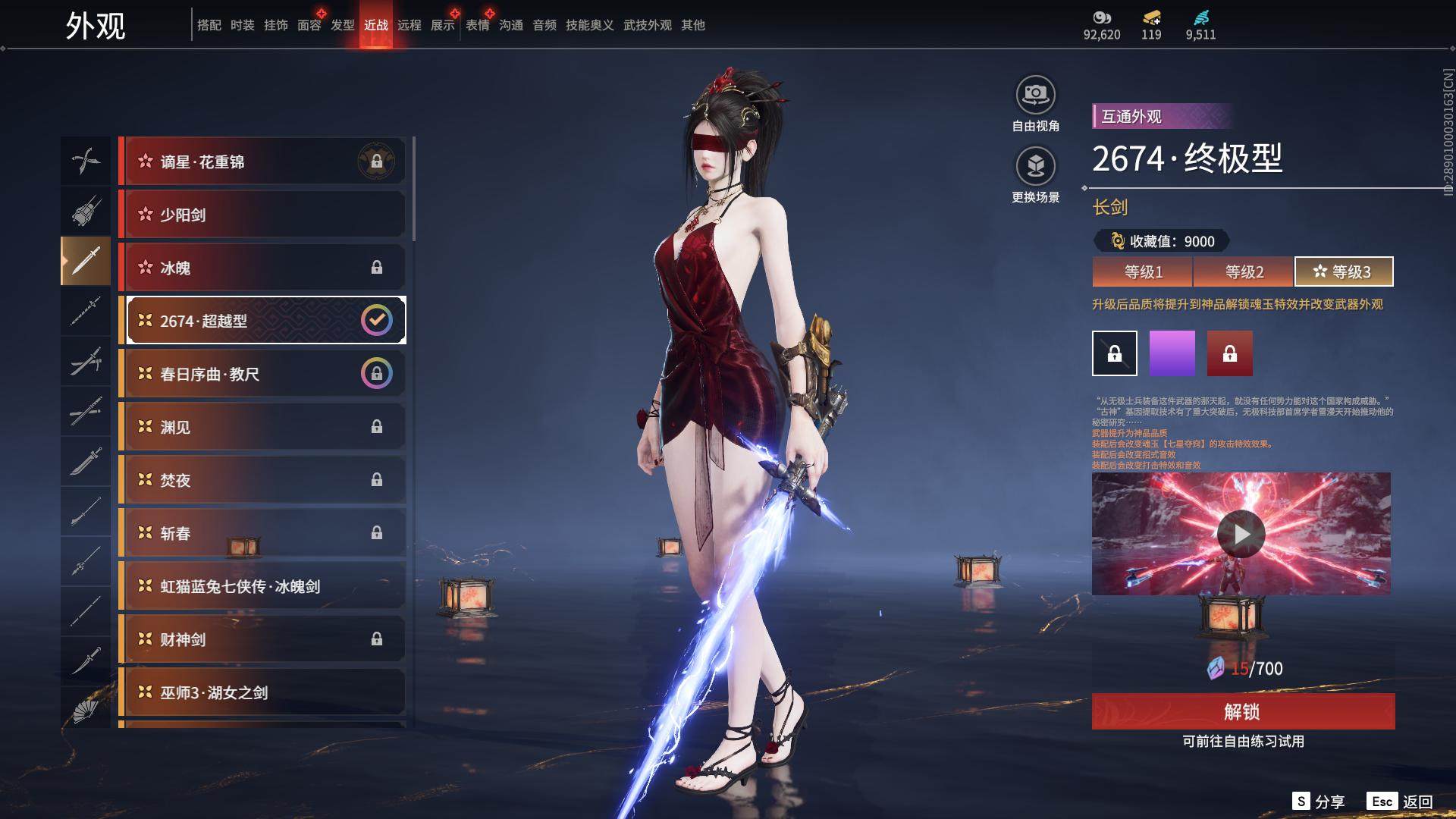Open the 发型 hairstyle tab
The image size is (1456, 819).
(343, 25)
